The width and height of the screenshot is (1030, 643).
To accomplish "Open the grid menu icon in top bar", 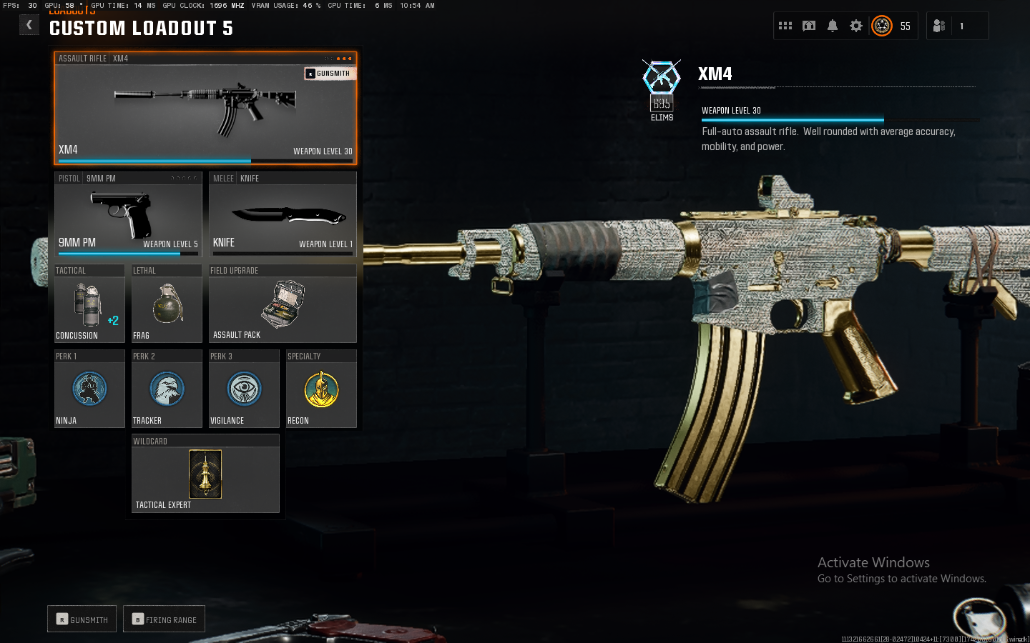I will pyautogui.click(x=786, y=26).
